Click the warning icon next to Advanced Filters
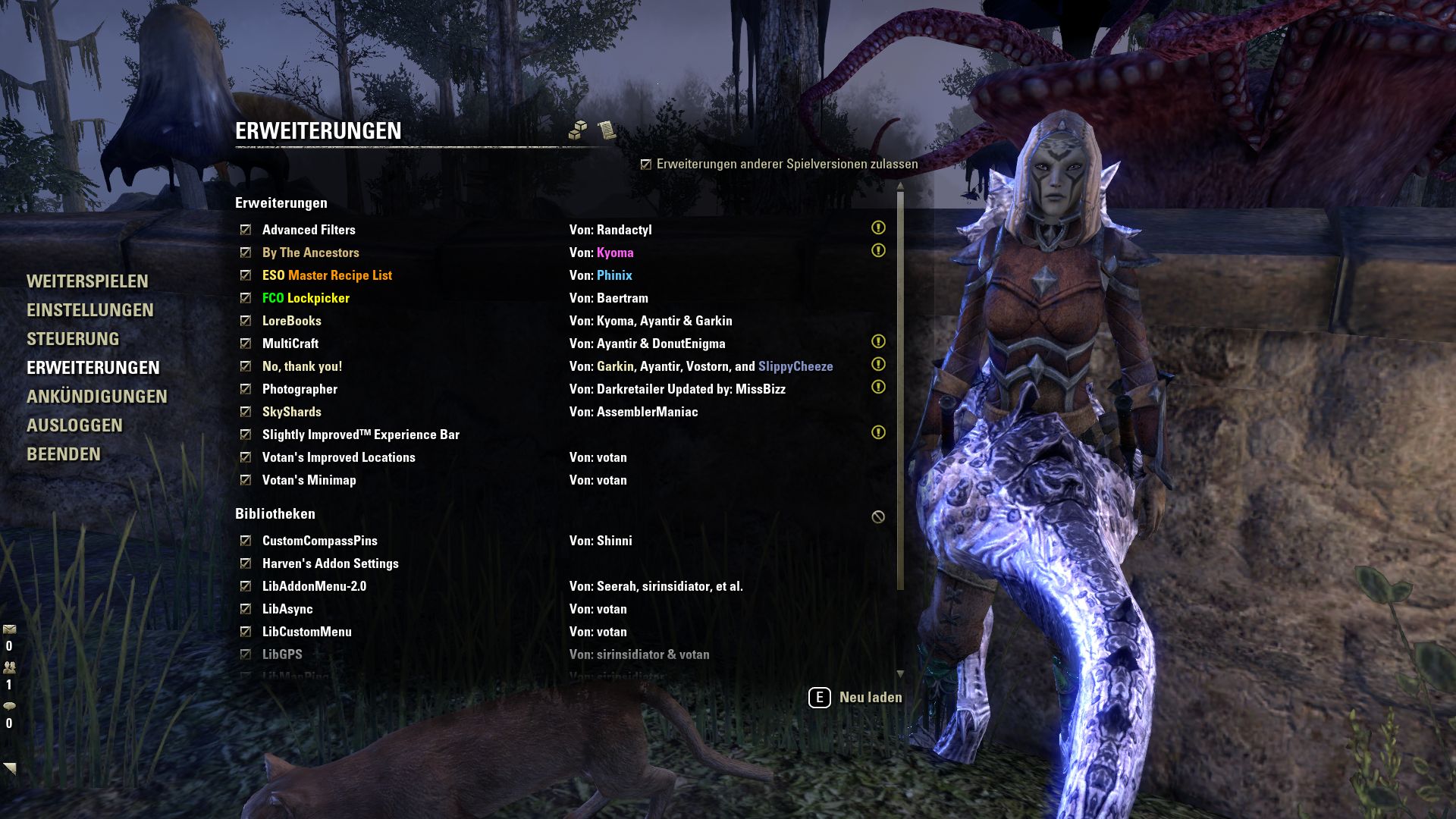This screenshot has width=1456, height=819. coord(878,227)
